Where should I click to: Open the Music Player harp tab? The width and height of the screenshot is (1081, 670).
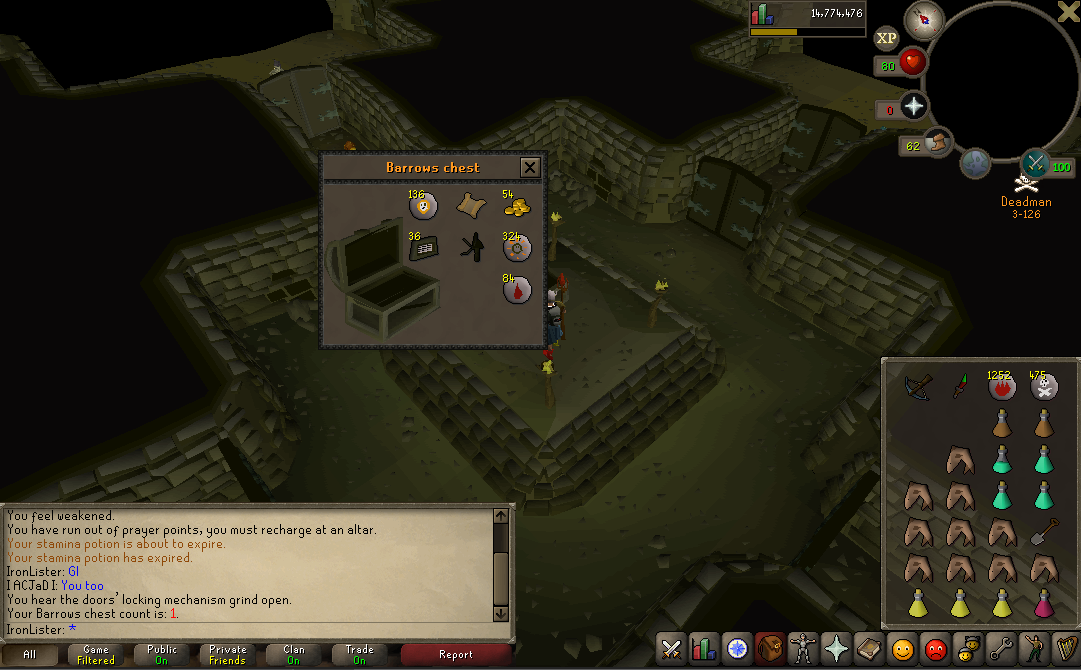tap(1064, 650)
